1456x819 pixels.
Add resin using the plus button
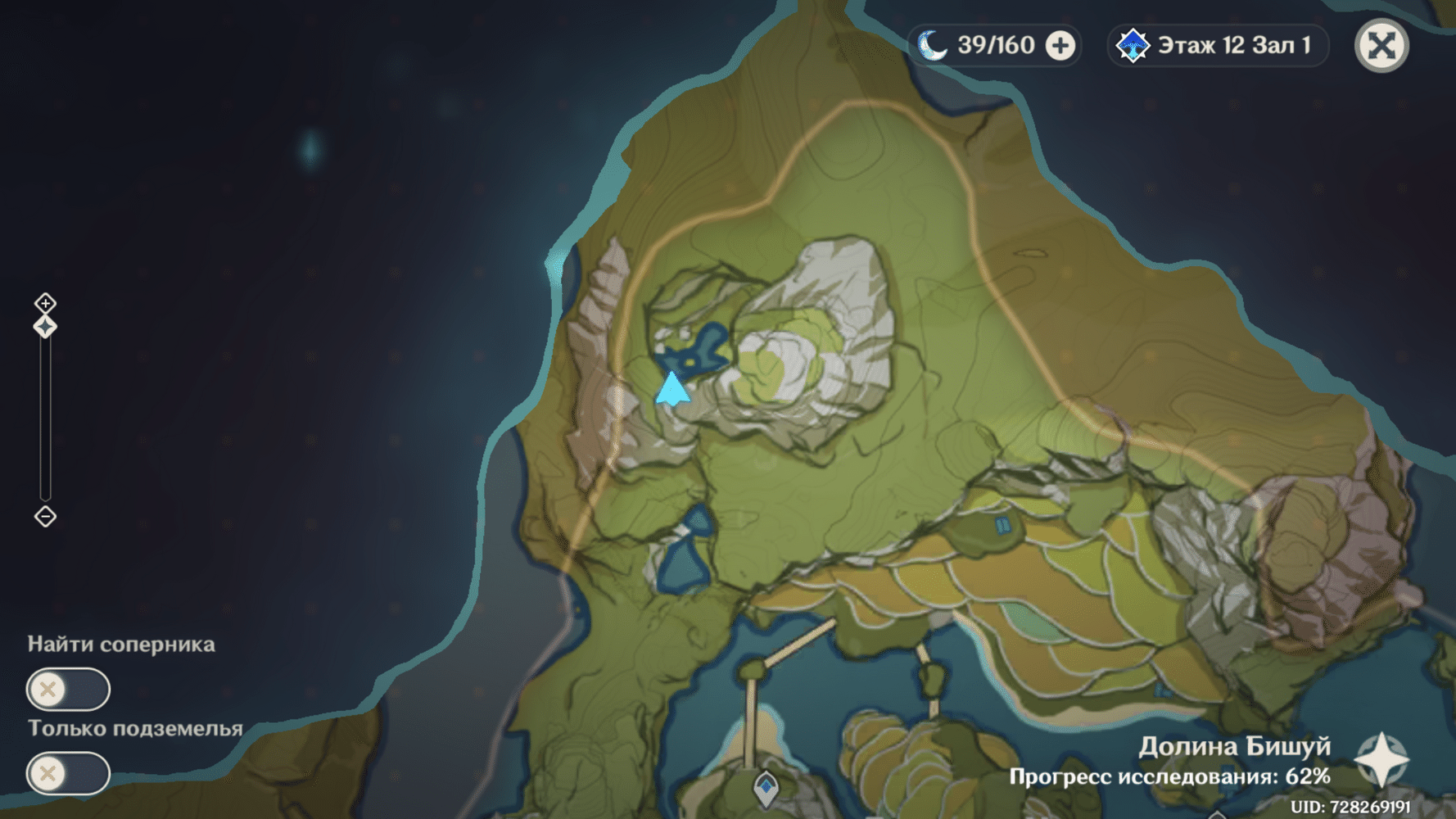click(x=1060, y=46)
